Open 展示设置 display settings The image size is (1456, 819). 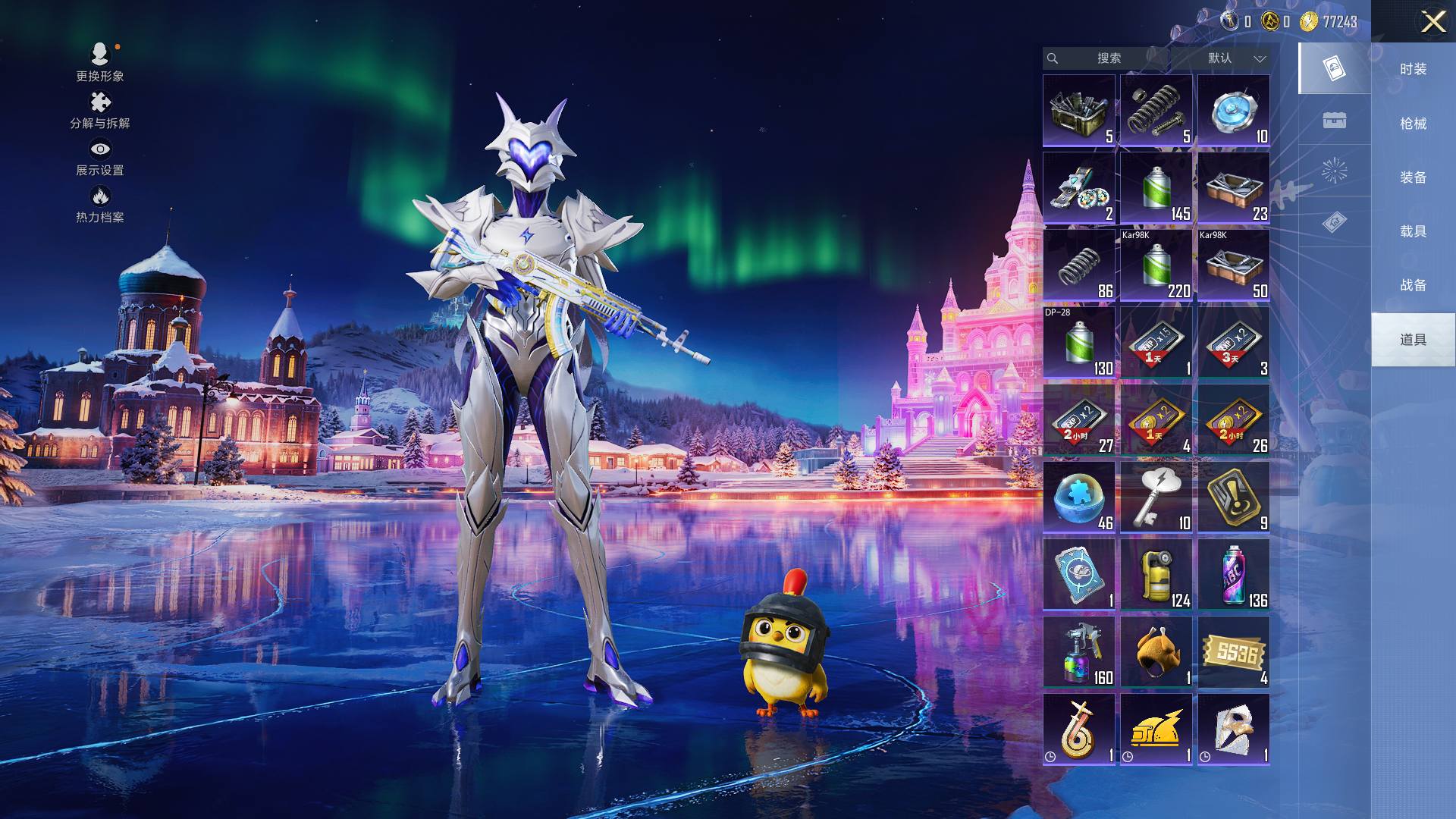[x=99, y=158]
